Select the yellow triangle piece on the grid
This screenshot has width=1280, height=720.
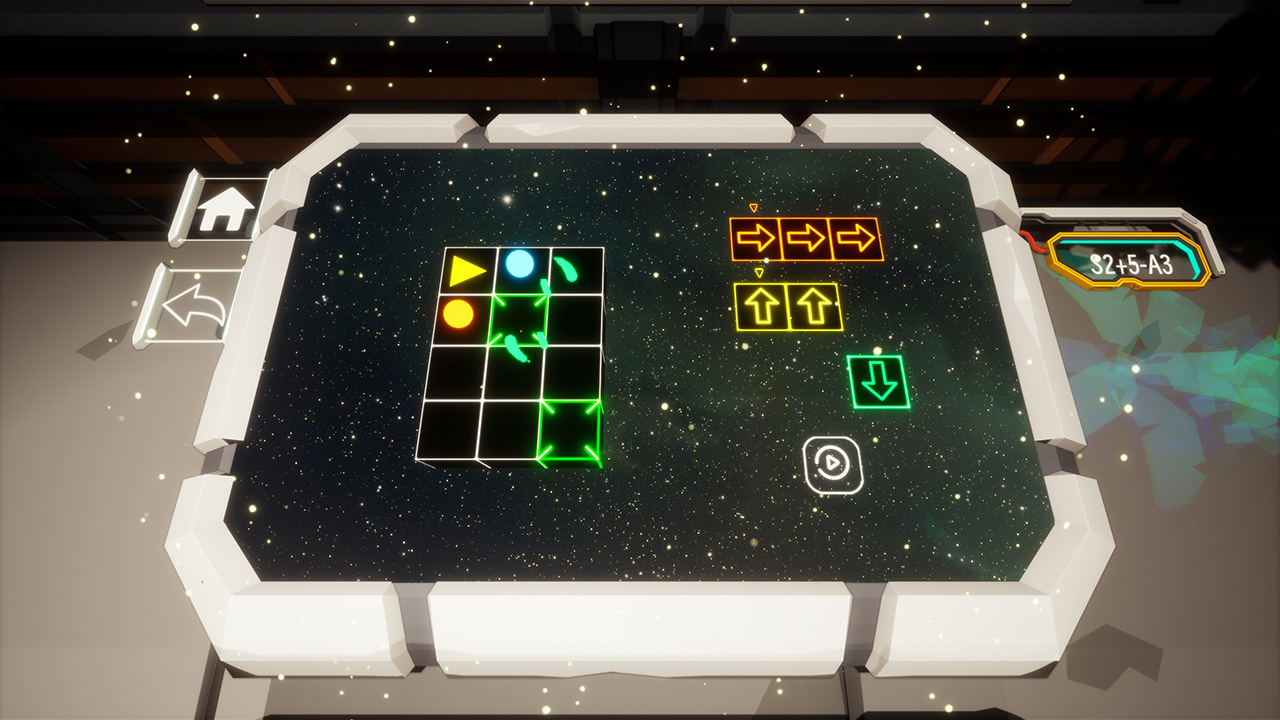click(x=466, y=268)
